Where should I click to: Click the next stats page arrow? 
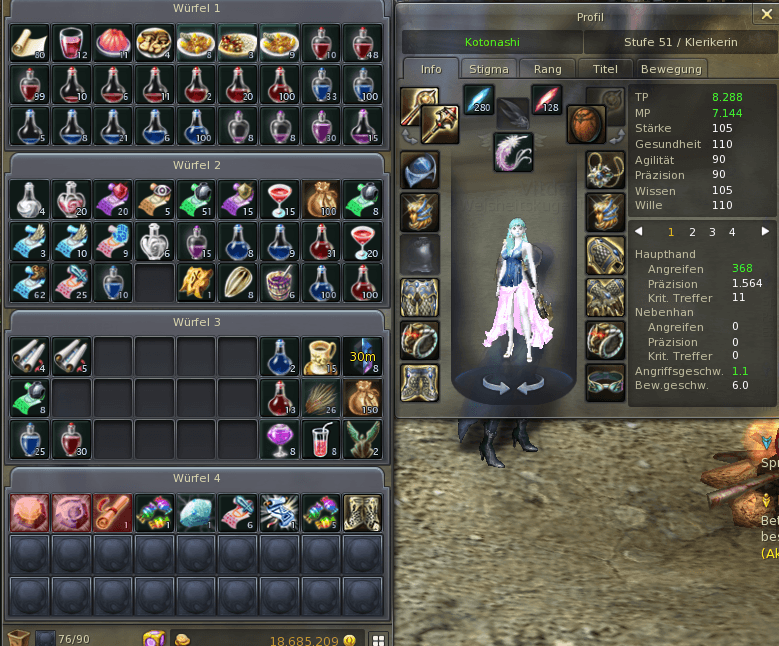point(766,232)
